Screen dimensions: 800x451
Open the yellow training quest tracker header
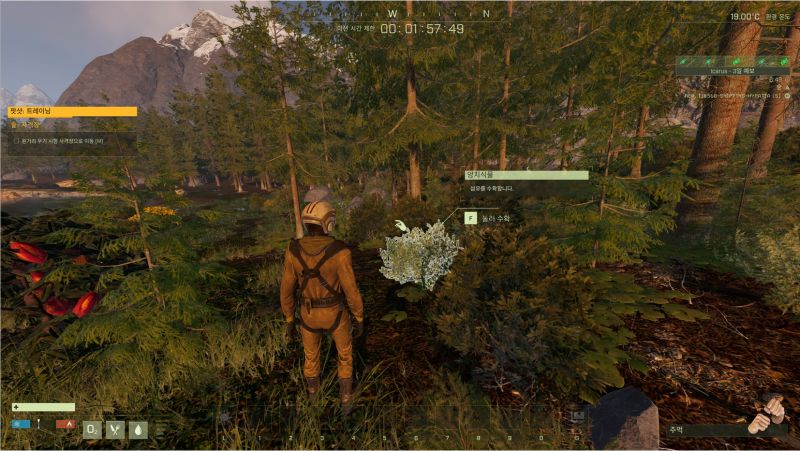click(x=72, y=111)
